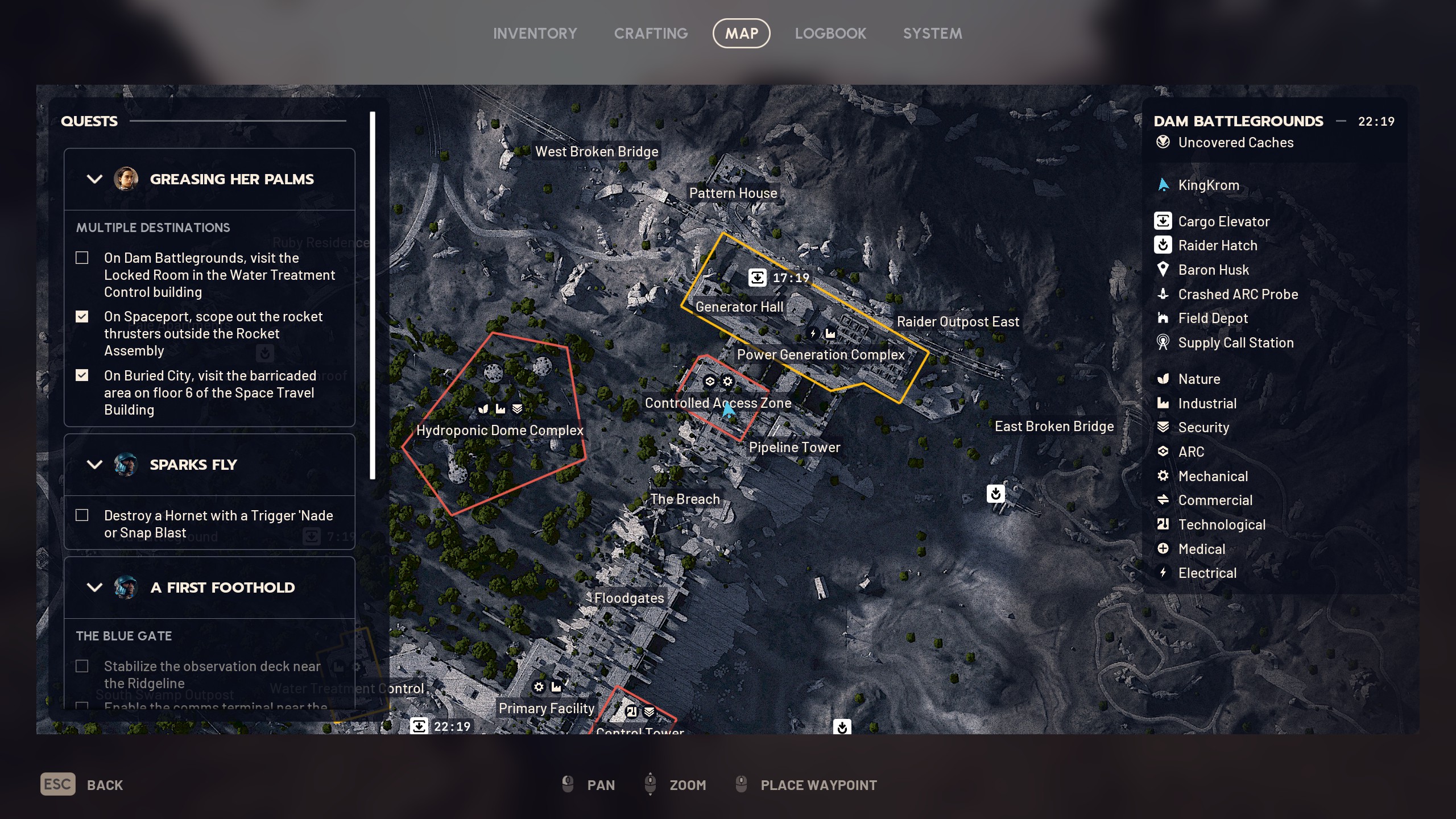Check the Water Treatment Control locked room objective
The height and width of the screenshot is (819, 1456).
(82, 258)
